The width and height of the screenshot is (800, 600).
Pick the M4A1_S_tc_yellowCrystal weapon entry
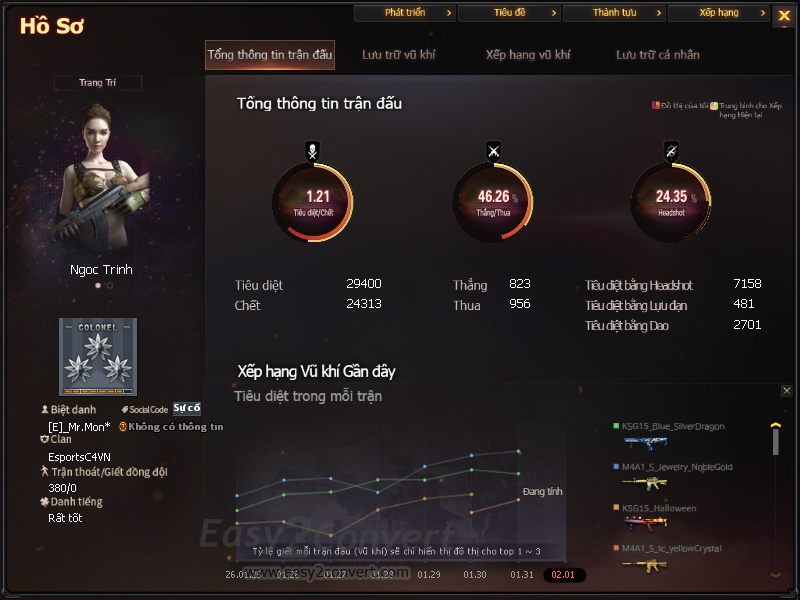672,548
